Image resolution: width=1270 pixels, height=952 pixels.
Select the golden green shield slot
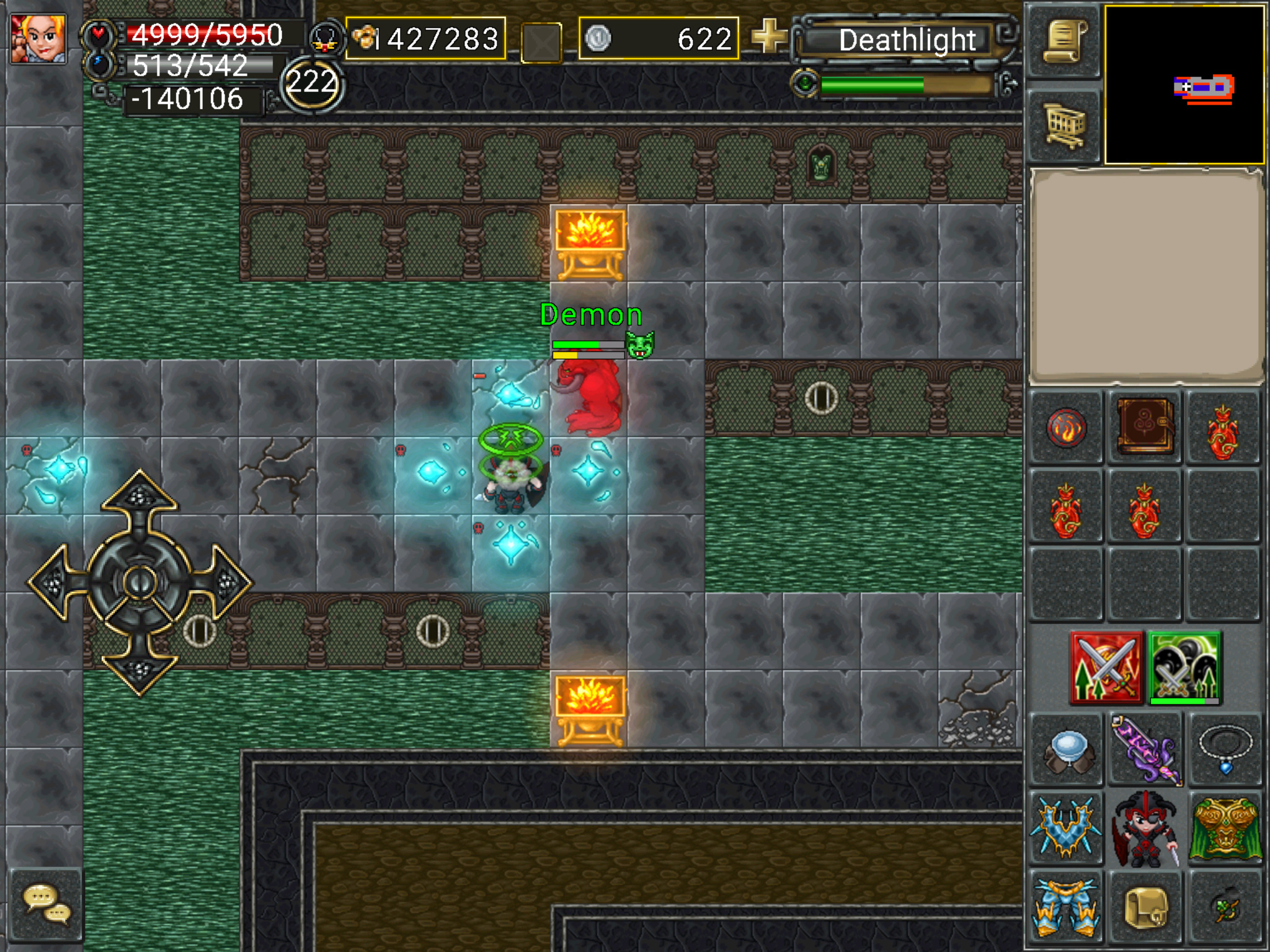pyautogui.click(x=1223, y=829)
